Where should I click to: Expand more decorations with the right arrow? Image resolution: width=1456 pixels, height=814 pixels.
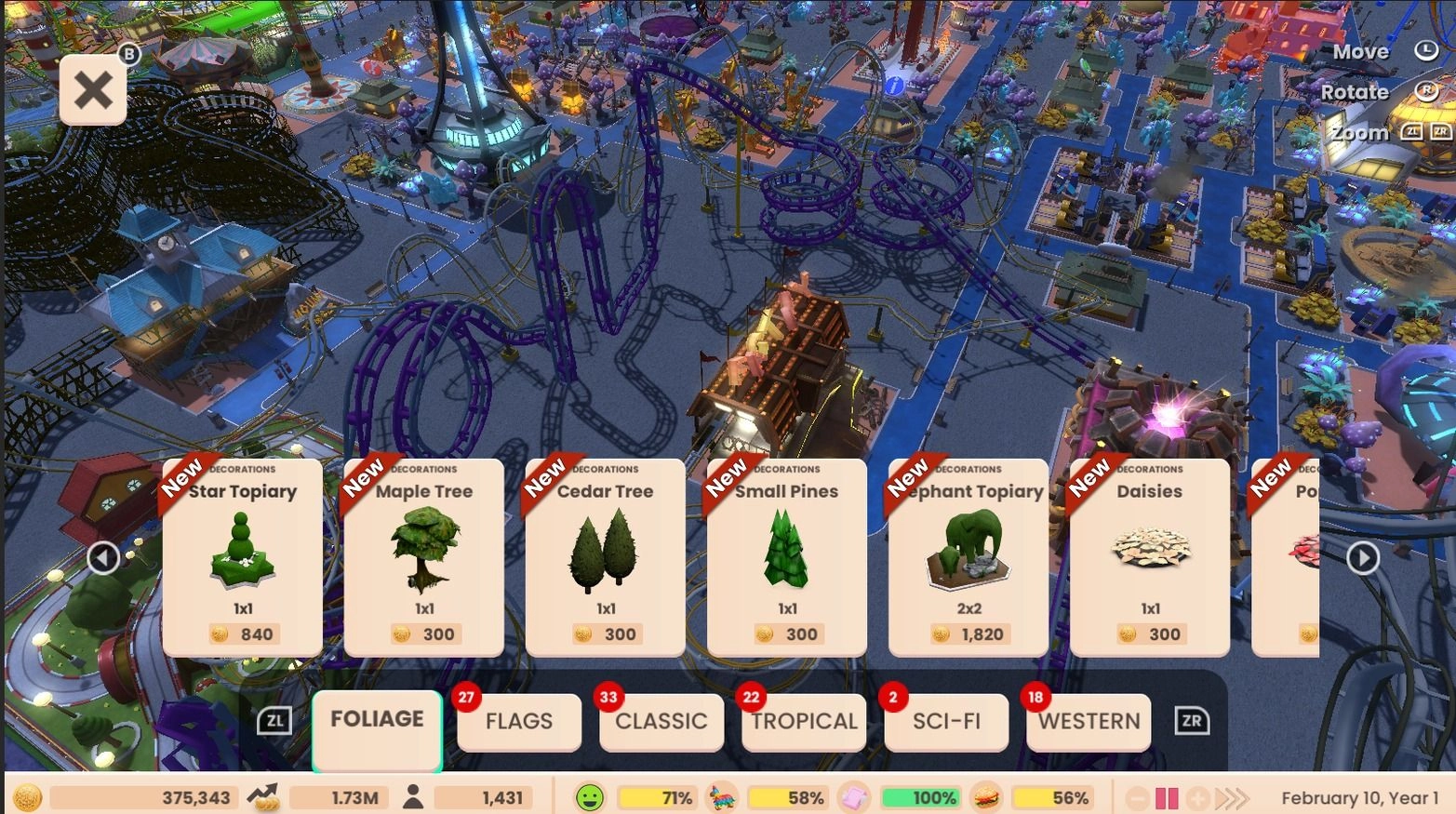point(1363,557)
